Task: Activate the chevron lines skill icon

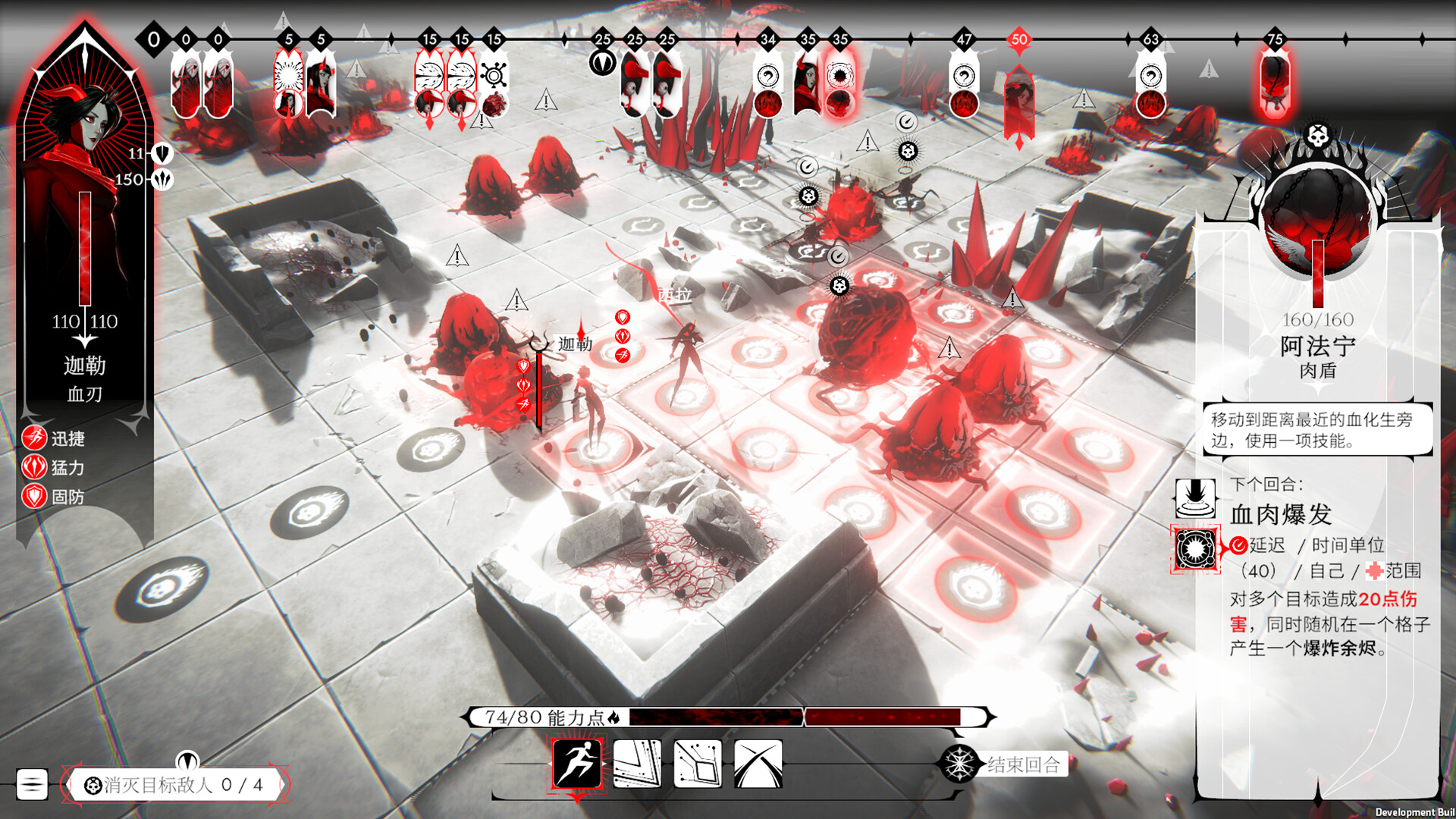Action: coord(637,763)
